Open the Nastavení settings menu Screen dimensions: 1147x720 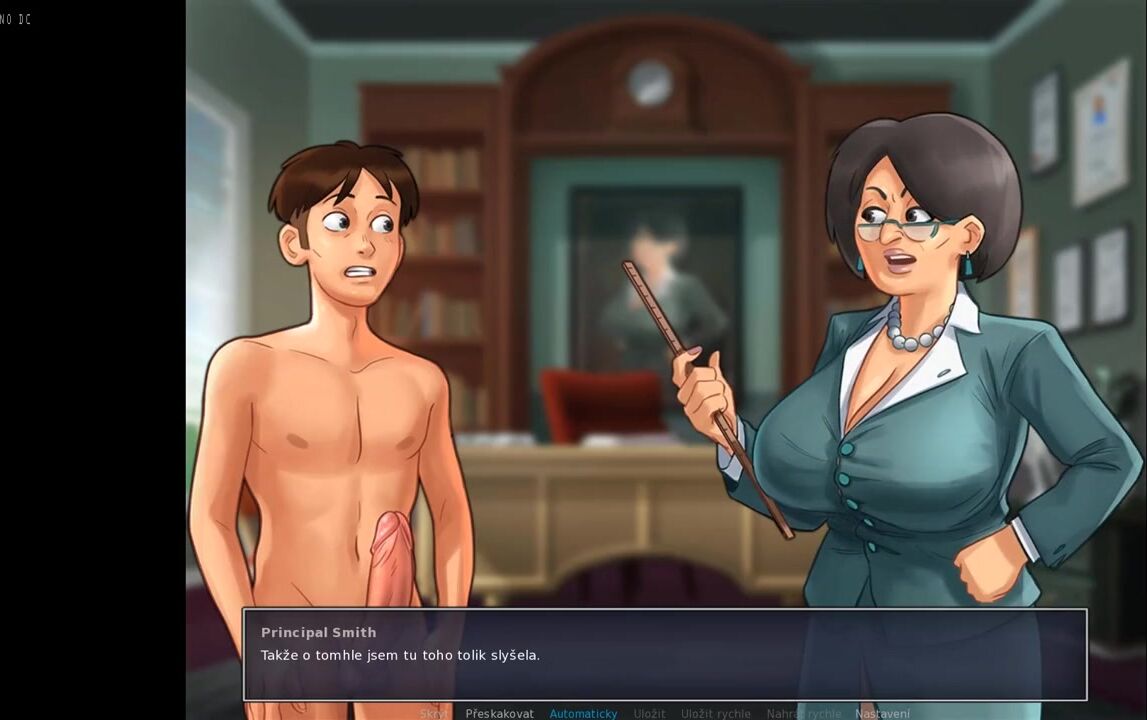(x=882, y=714)
